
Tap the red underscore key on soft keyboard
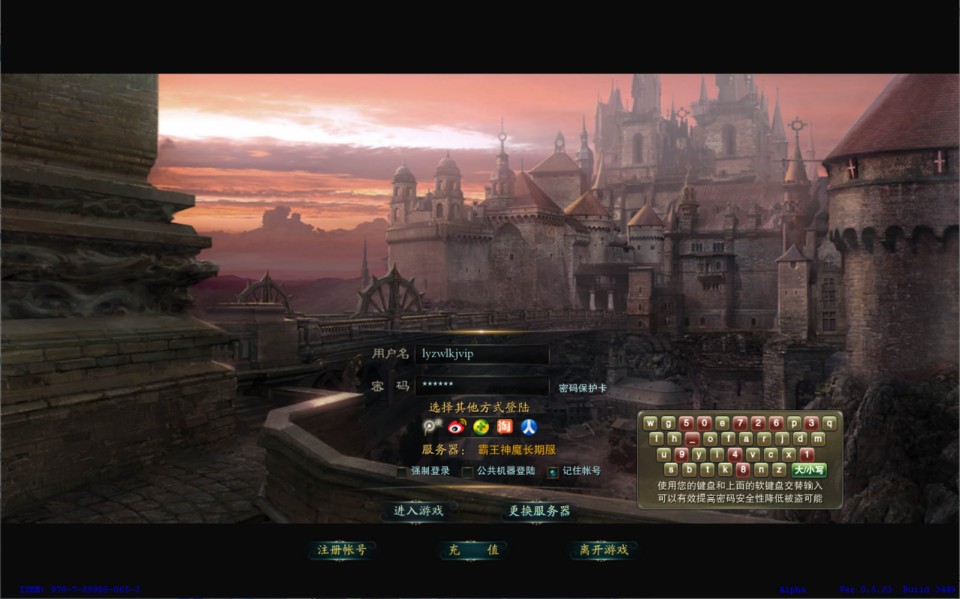[691, 438]
